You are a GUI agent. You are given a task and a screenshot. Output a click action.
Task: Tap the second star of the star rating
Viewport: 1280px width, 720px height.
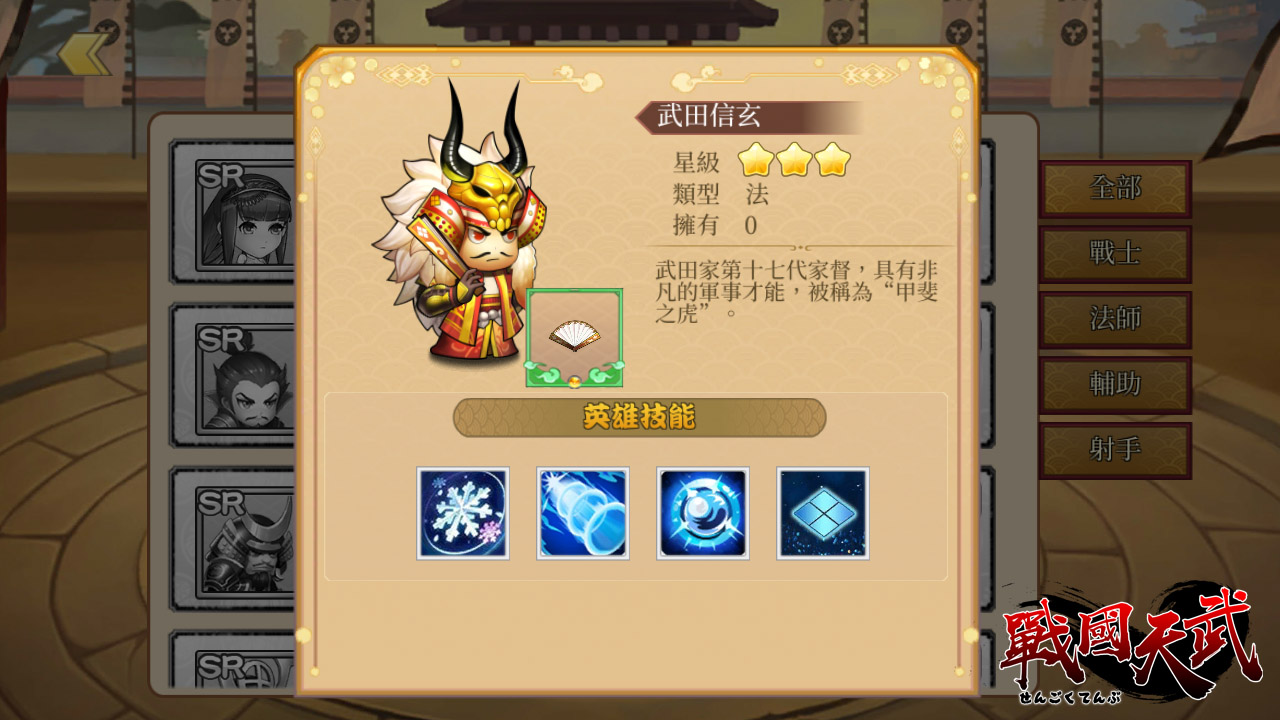[x=795, y=161]
